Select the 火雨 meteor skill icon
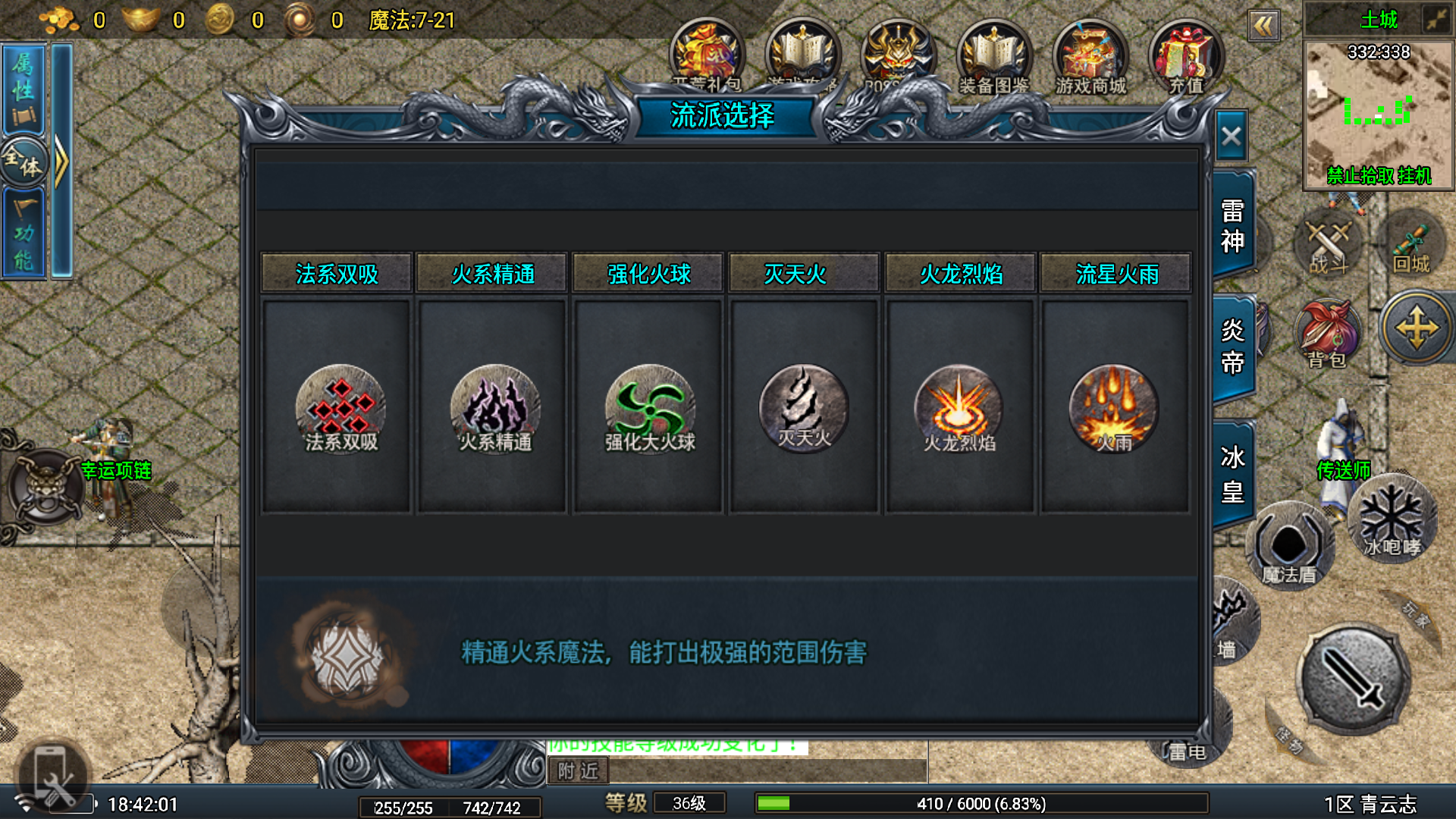 point(1113,407)
